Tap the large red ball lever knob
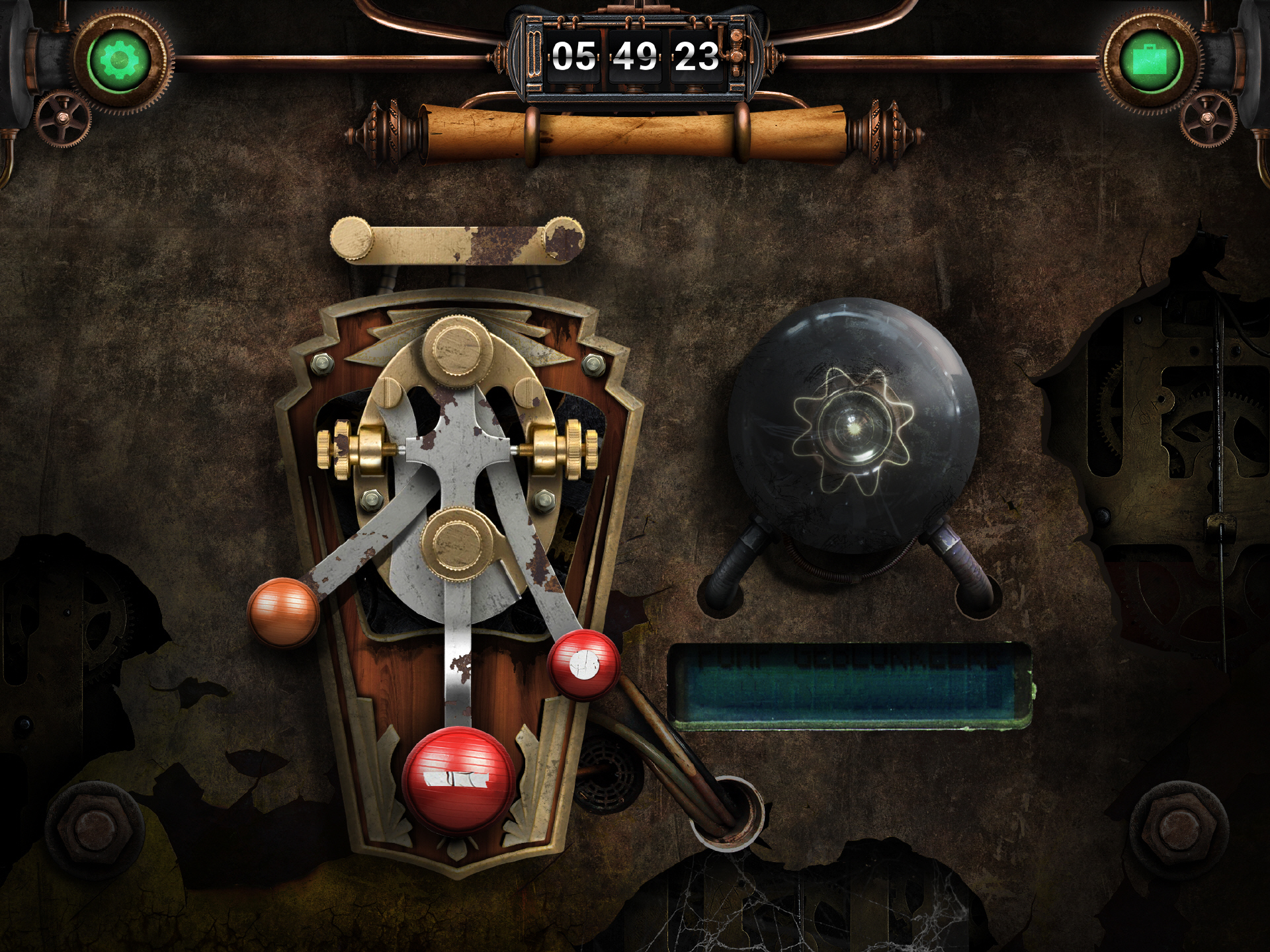1270x952 pixels. click(458, 780)
